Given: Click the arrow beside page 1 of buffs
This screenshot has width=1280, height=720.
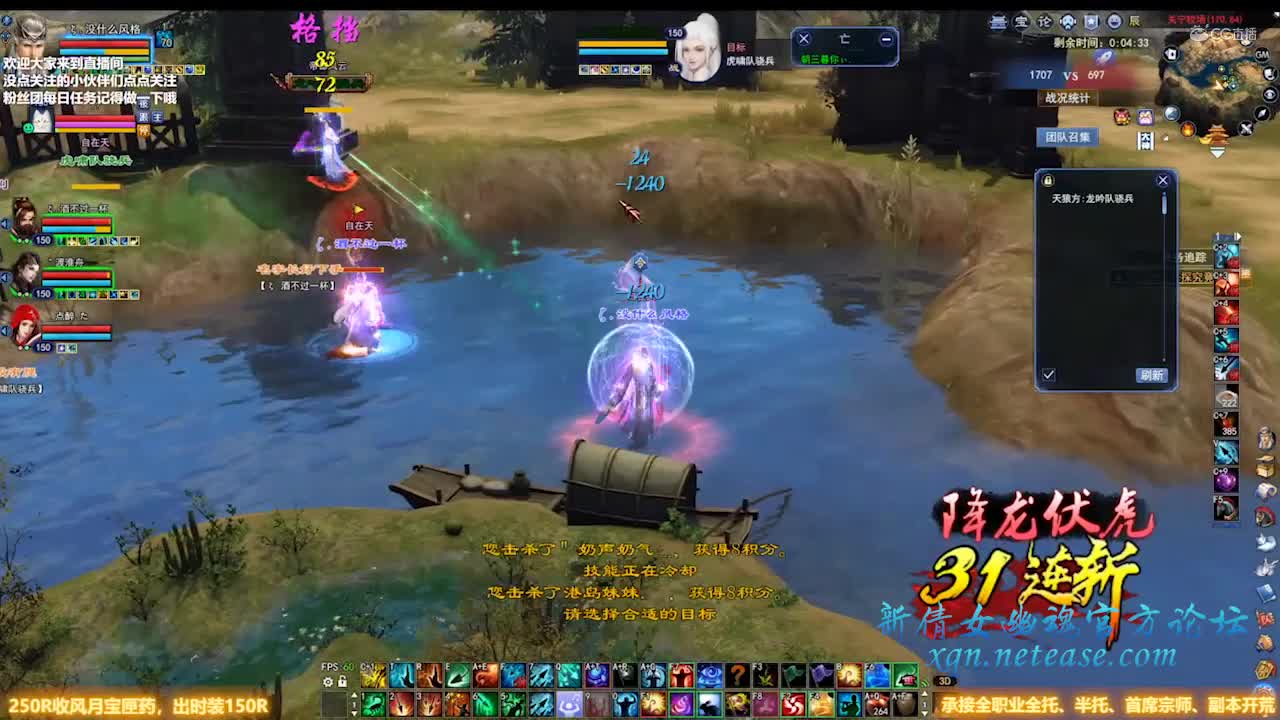Looking at the screenshot, I should pyautogui.click(x=1237, y=234).
